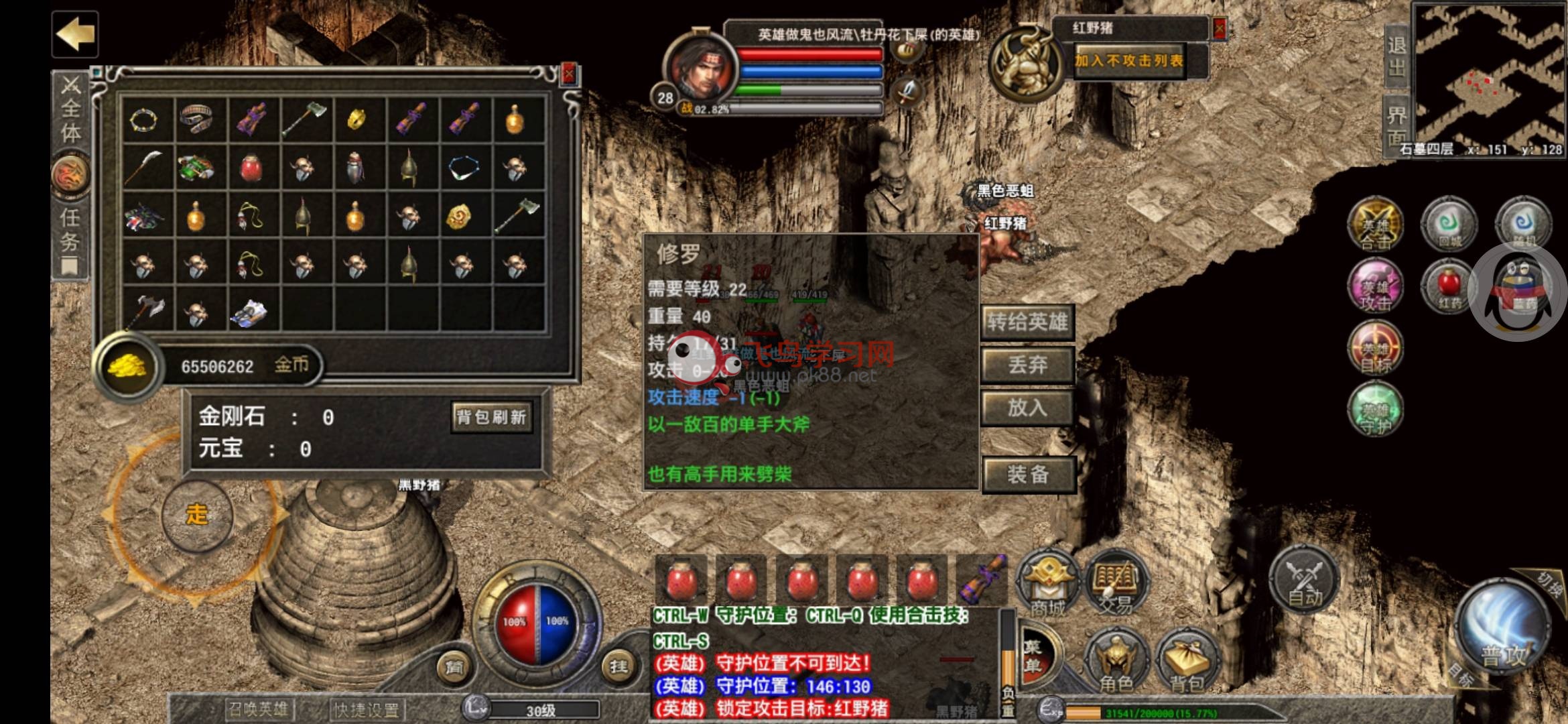The height and width of the screenshot is (724, 1568).
Task: Choose 转给英雄 to transfer the item
Action: pos(1027,322)
